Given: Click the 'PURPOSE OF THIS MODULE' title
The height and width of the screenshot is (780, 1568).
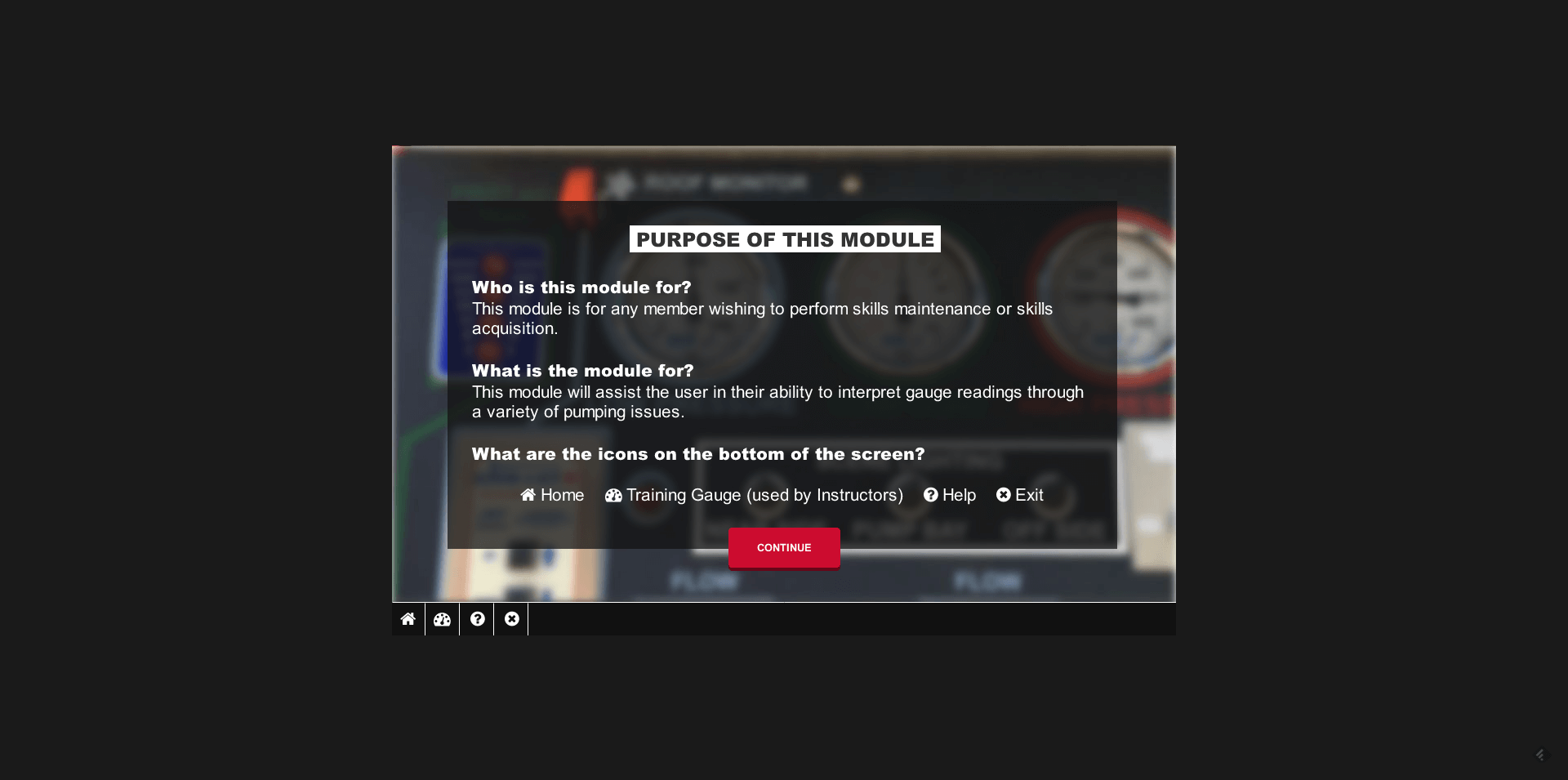Looking at the screenshot, I should (x=783, y=239).
